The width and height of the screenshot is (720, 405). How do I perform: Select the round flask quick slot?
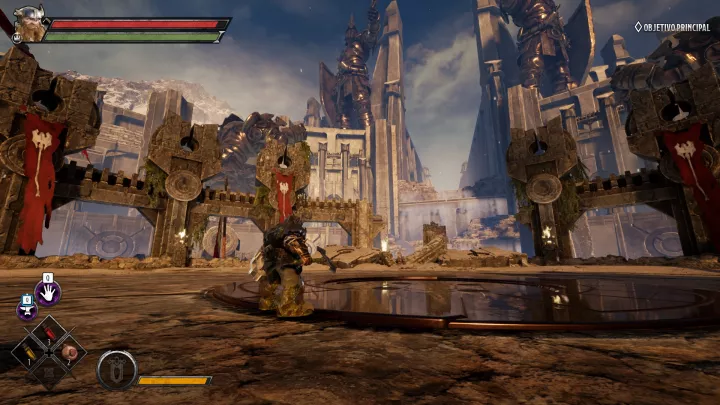[x=68, y=352]
